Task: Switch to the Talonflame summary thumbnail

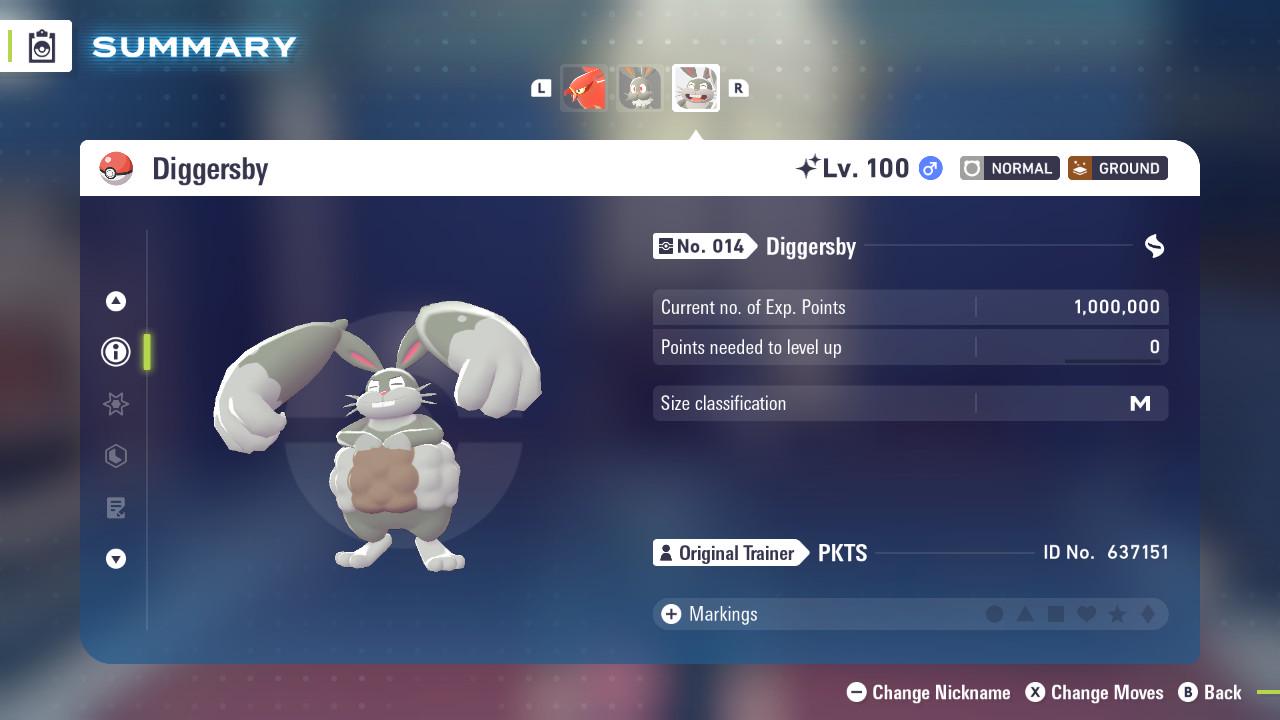Action: [x=585, y=88]
